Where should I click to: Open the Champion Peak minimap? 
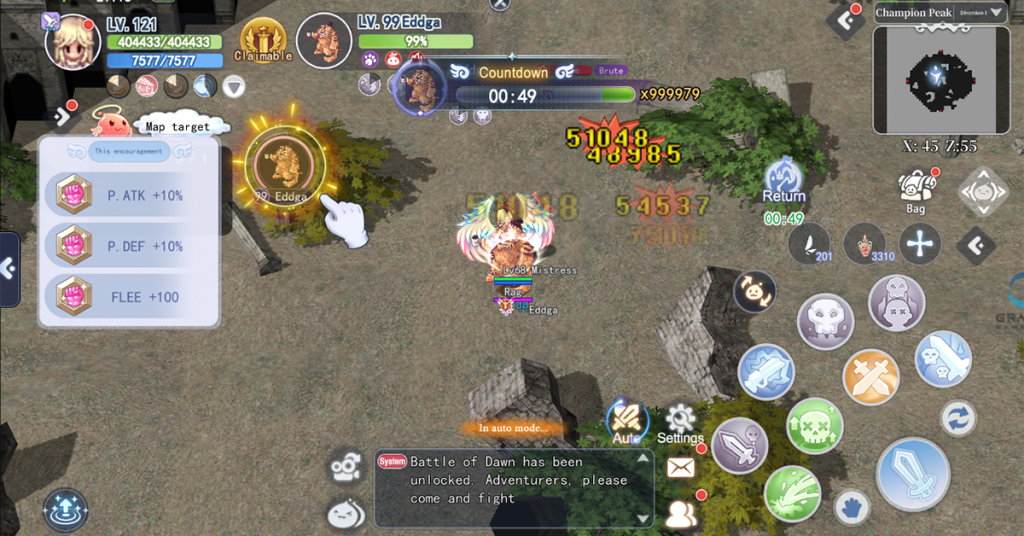click(940, 80)
